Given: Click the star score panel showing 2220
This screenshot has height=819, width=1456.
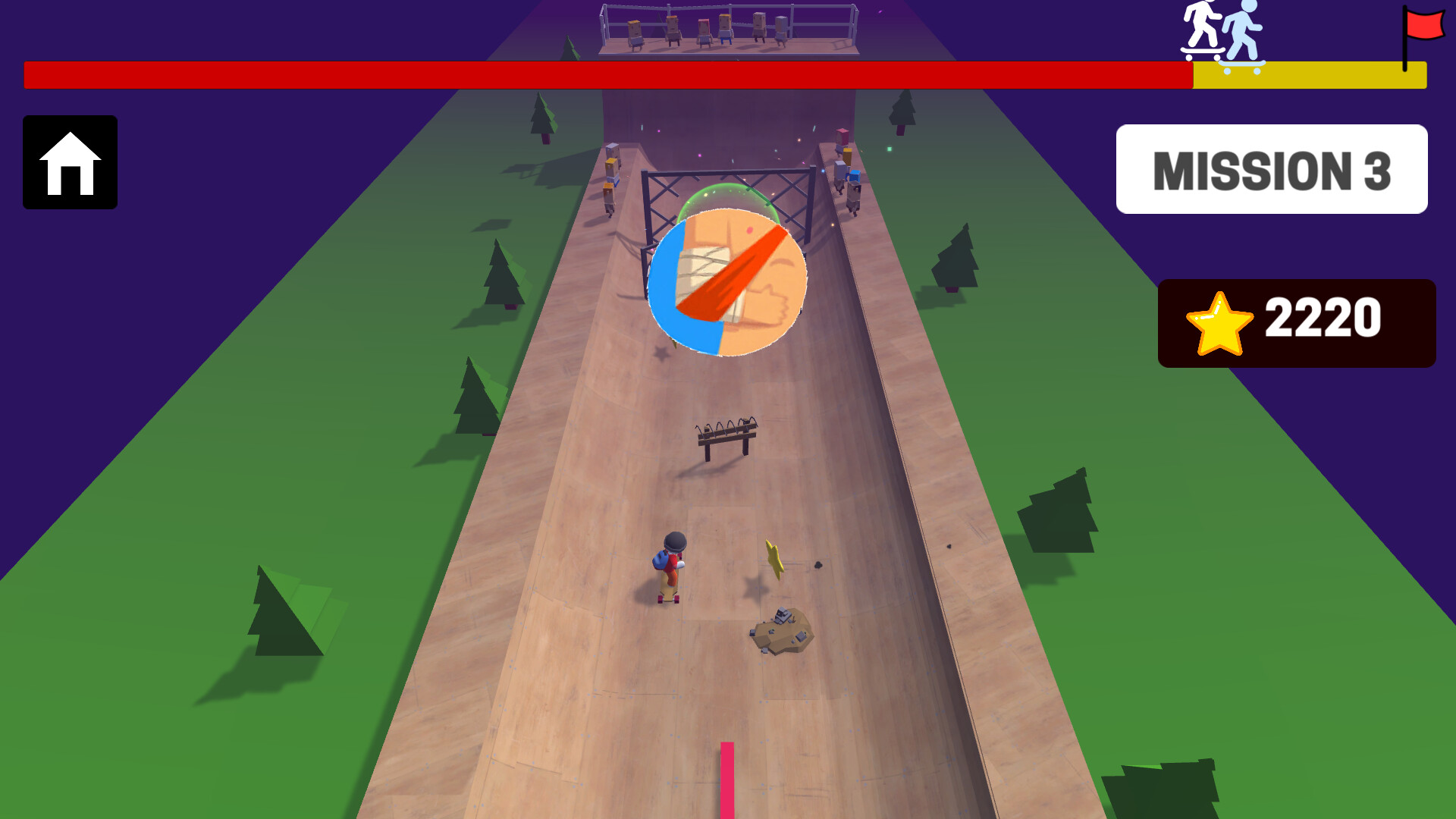Looking at the screenshot, I should 1297,322.
